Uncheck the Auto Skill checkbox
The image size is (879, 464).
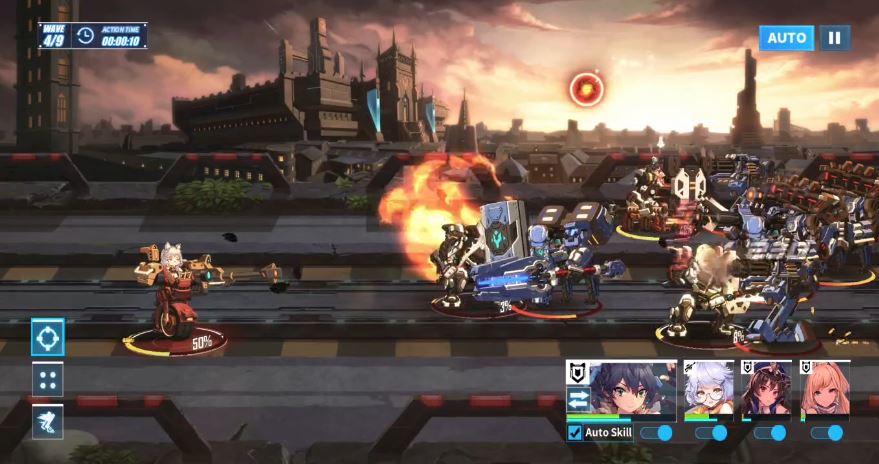coord(575,433)
